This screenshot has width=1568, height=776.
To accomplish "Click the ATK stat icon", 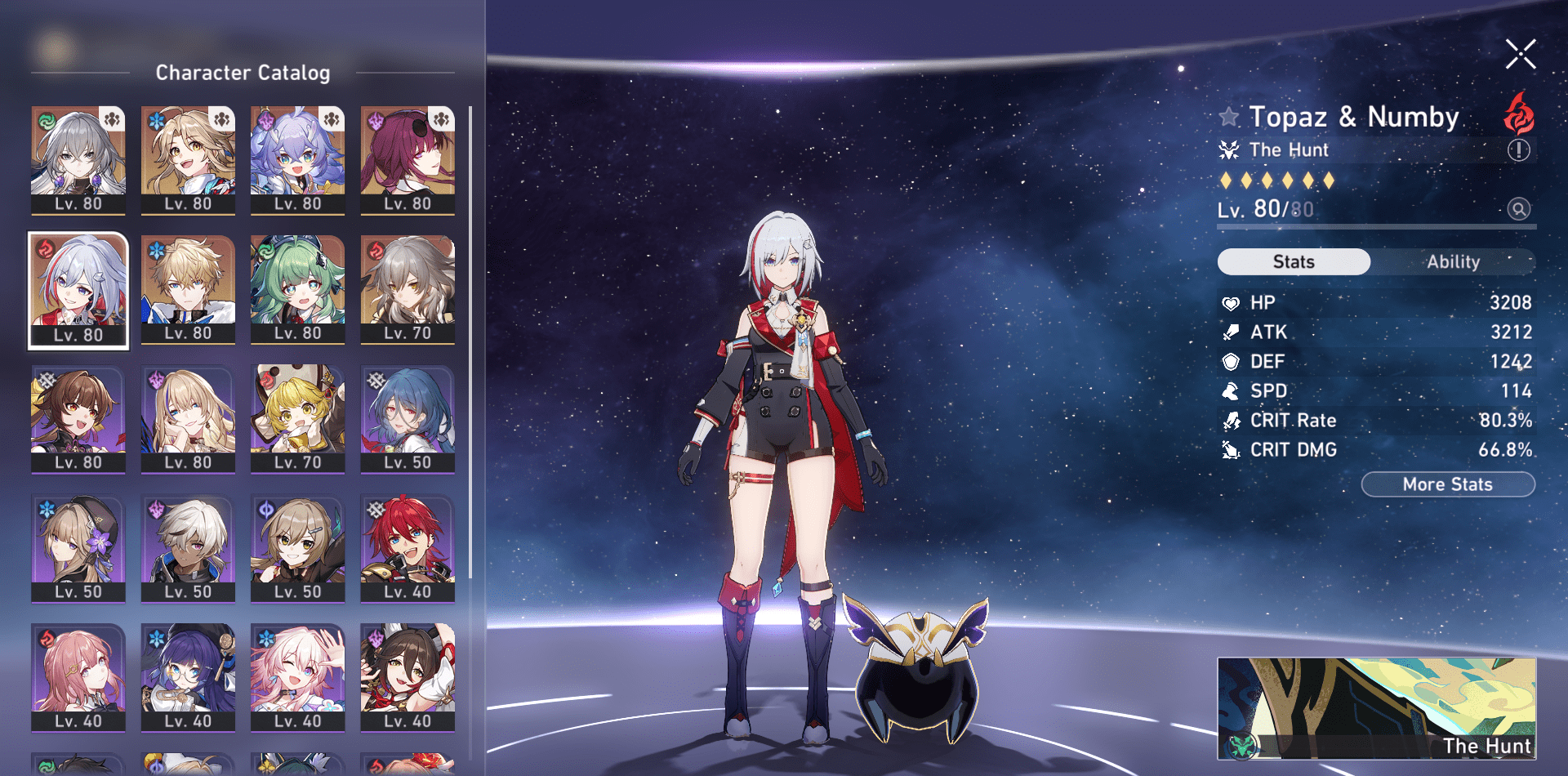I will pyautogui.click(x=1230, y=332).
